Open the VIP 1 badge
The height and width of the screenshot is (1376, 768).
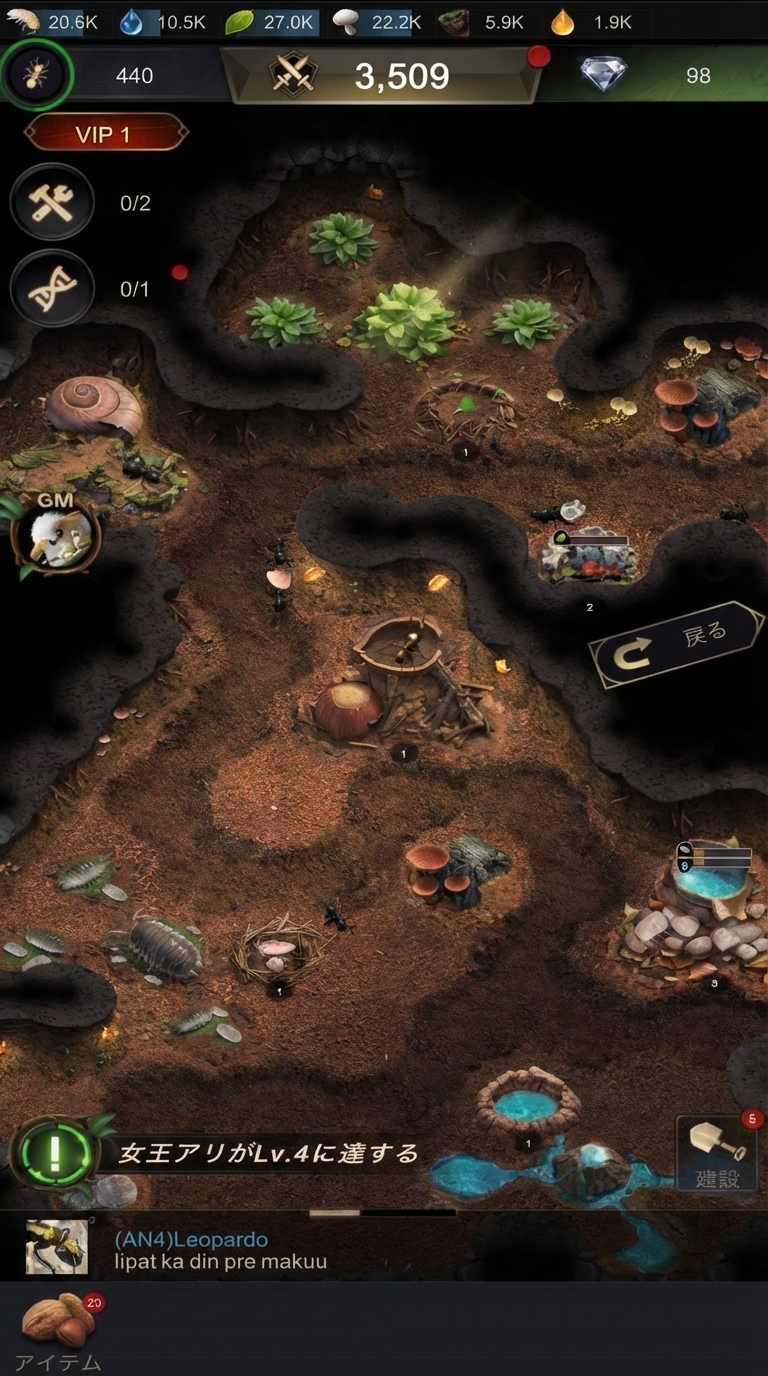pos(105,134)
